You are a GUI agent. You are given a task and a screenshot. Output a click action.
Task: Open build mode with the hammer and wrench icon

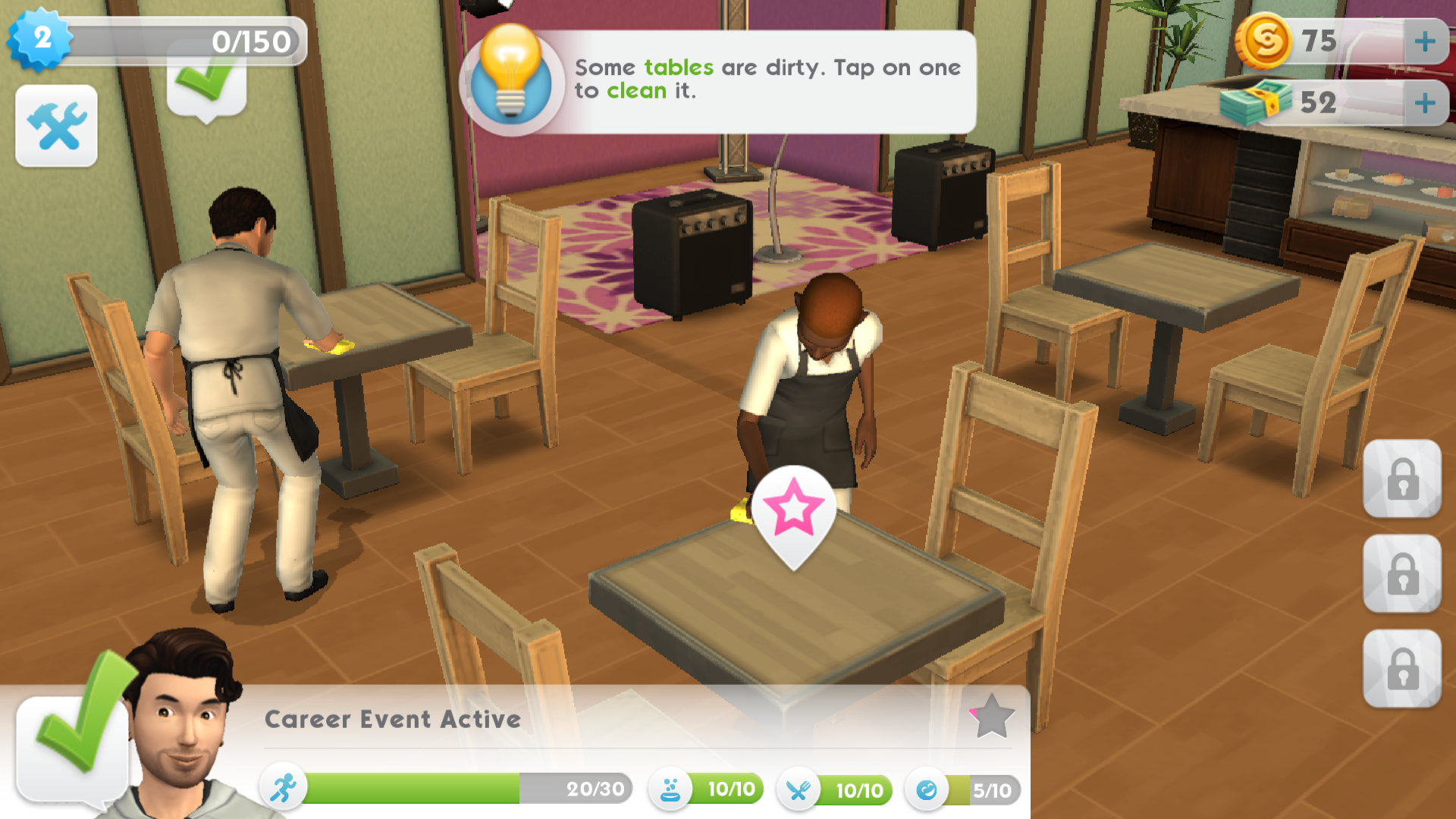point(56,125)
